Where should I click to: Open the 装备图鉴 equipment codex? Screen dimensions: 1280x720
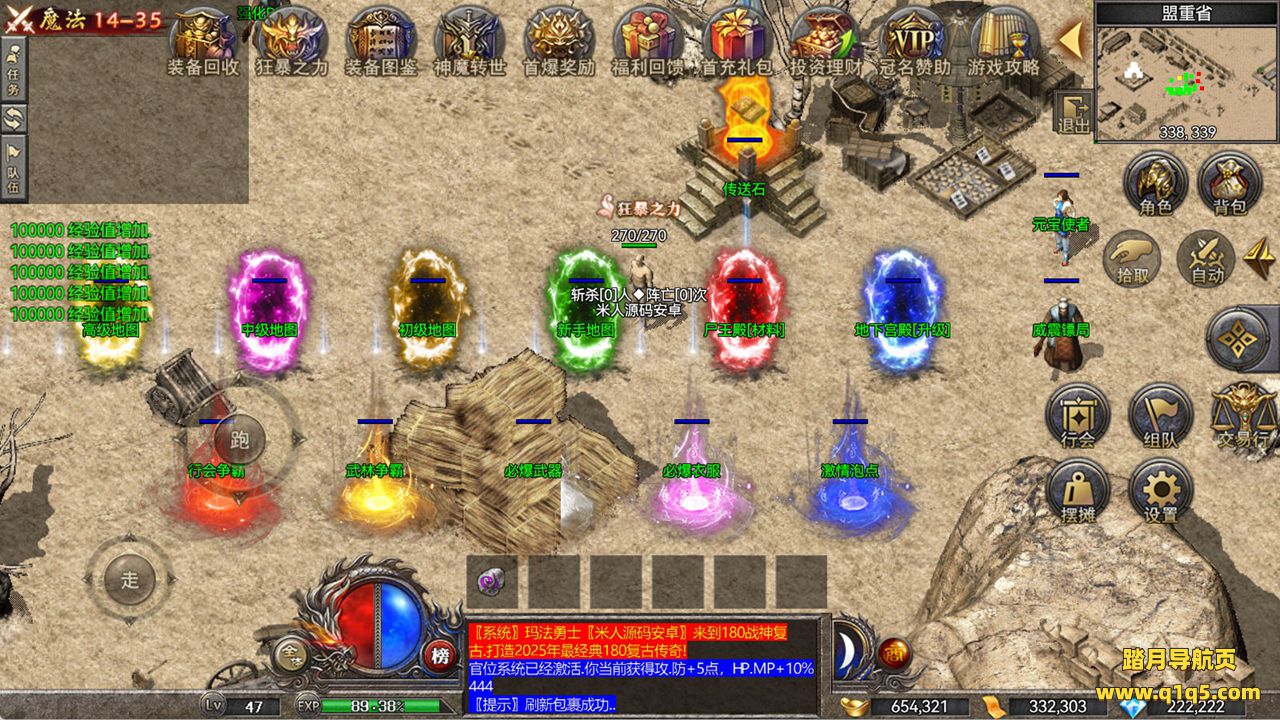tap(380, 40)
